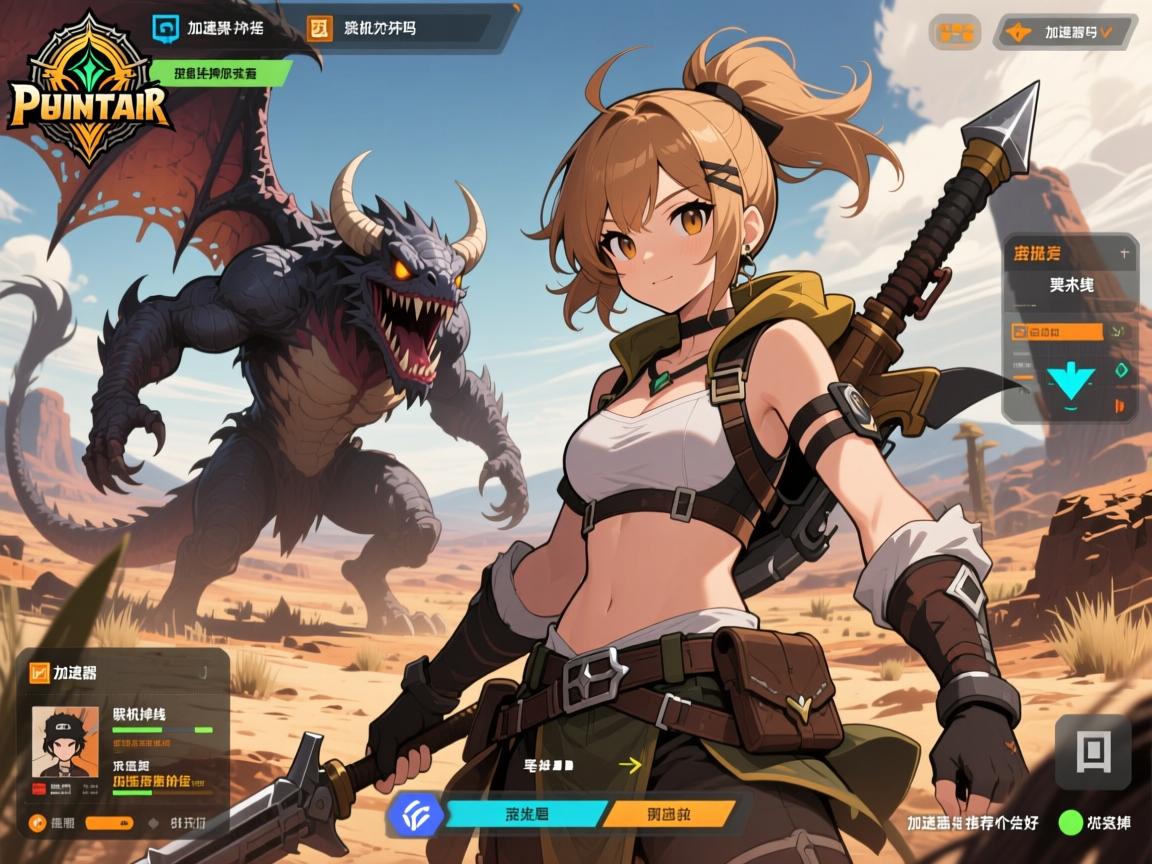1152x864 pixels.
Task: Choose the cyan button at bottom center
Action: (526, 813)
